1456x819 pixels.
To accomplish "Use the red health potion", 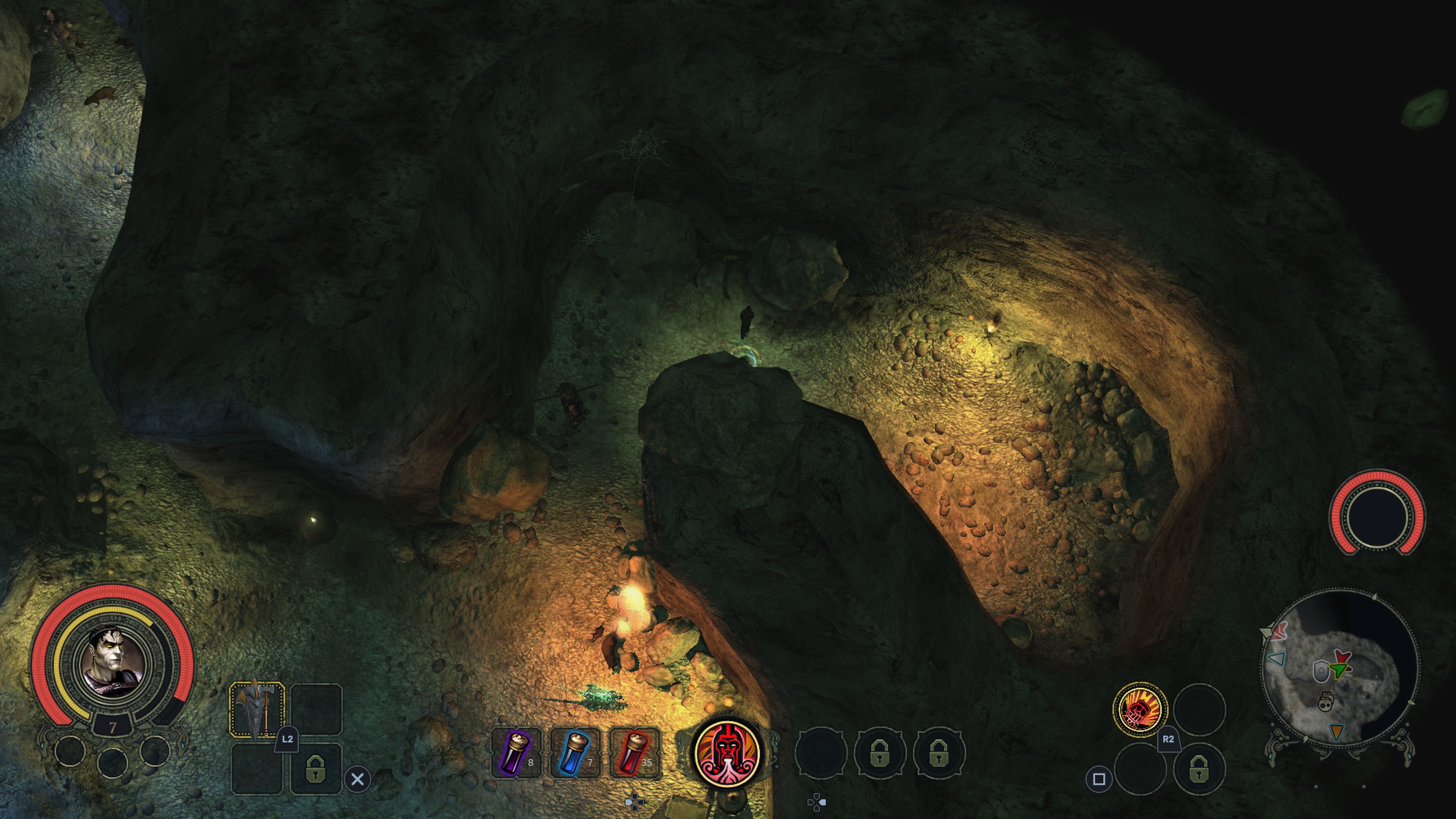I will tap(635, 752).
